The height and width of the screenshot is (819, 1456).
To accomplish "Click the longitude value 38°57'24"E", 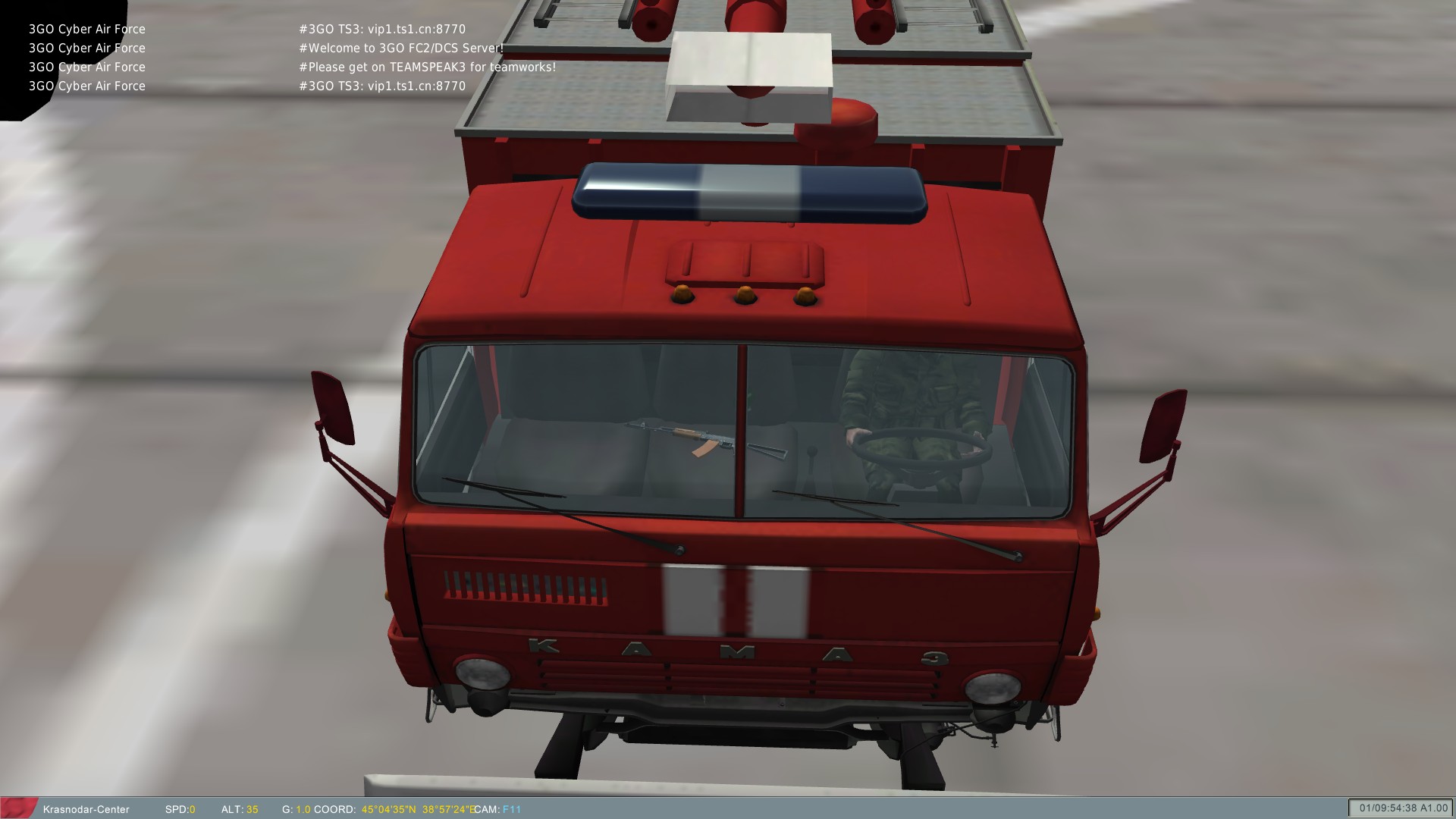I will point(449,809).
